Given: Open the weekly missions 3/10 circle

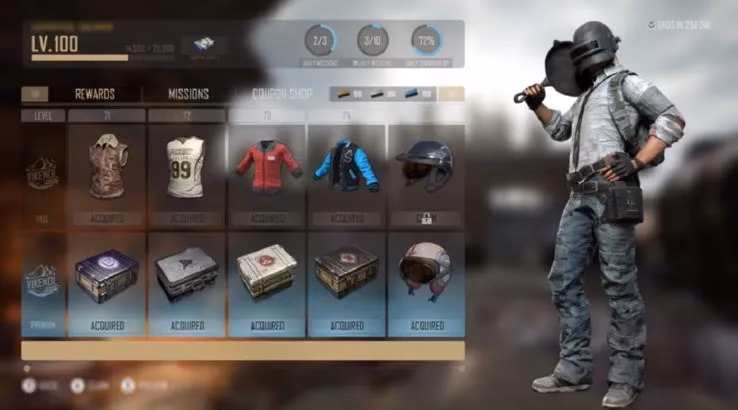Looking at the screenshot, I should coord(373,41).
